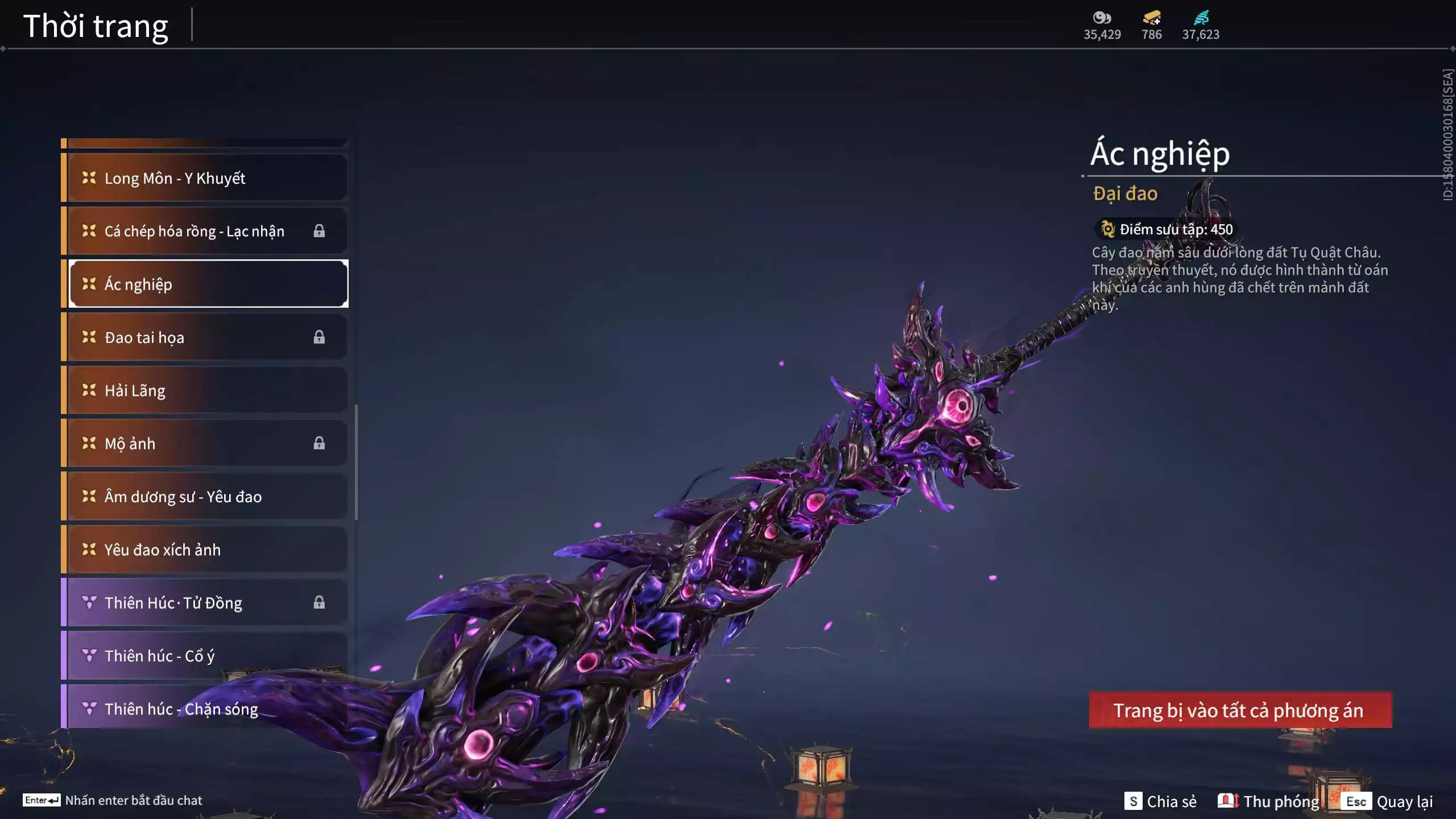Click the chat prompt to start chatting
Viewport: 1456px width, 819px height.
(x=113, y=800)
